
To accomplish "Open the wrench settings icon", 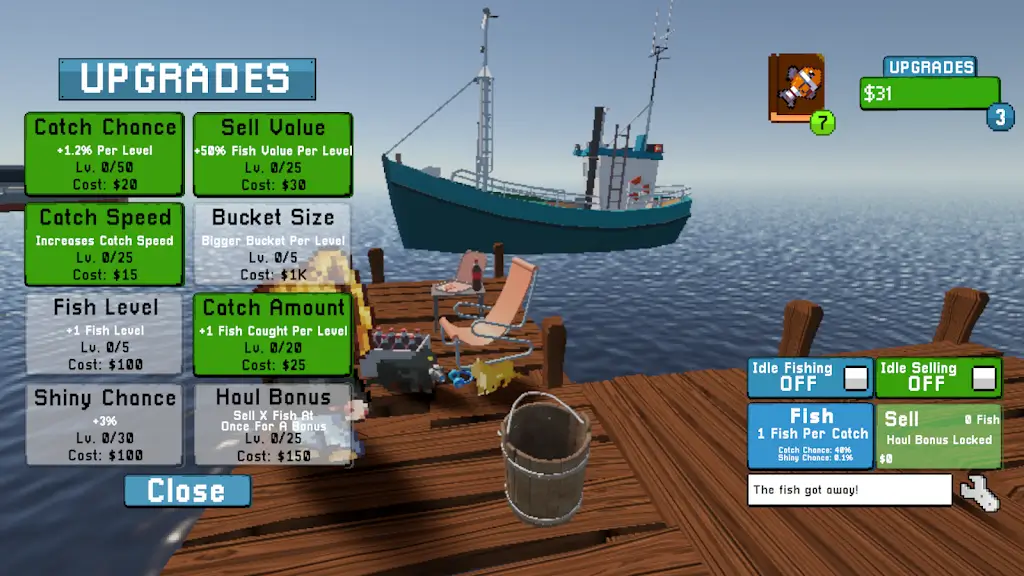I will (x=979, y=492).
